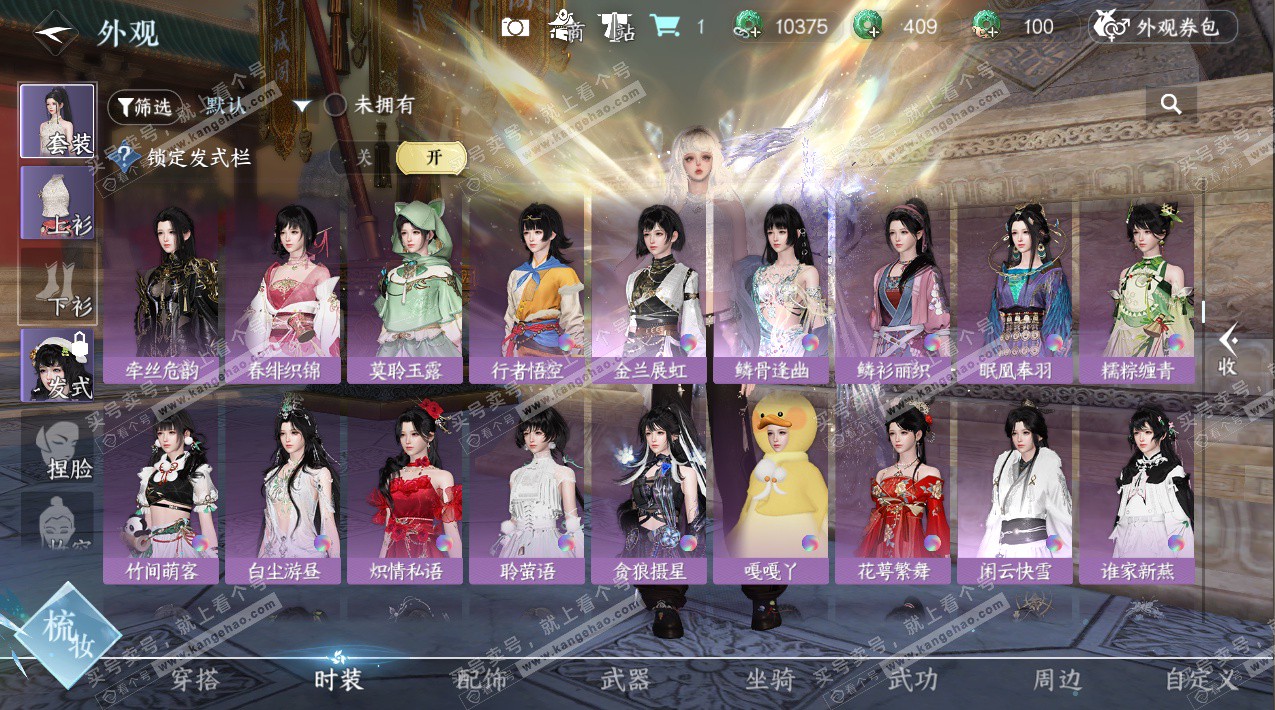Open the shopping cart icon
This screenshot has height=710, width=1275.
click(664, 27)
